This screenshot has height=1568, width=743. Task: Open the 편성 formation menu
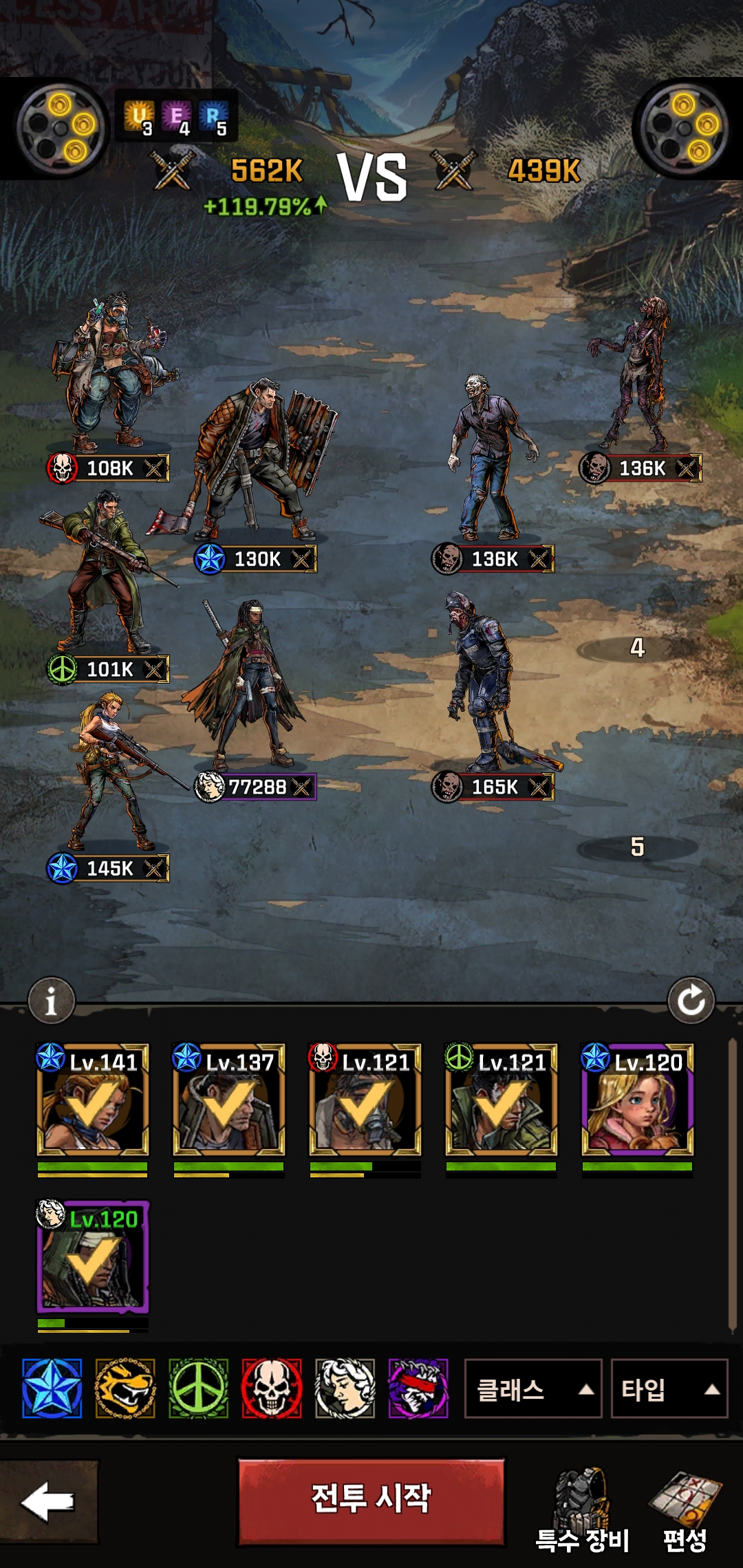click(685, 1510)
